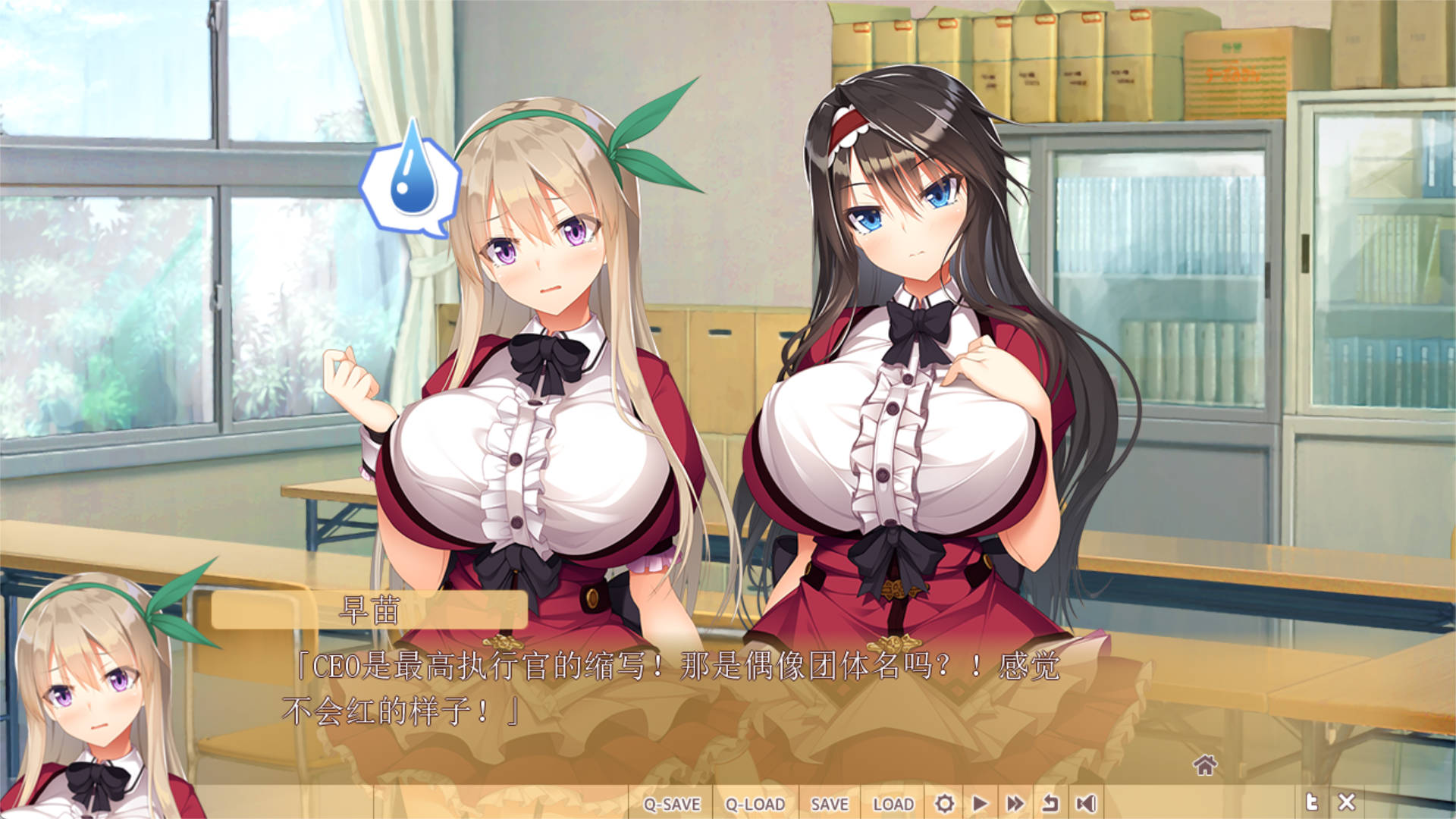
Task: Hide the text window with the X
Action: tap(1347, 802)
